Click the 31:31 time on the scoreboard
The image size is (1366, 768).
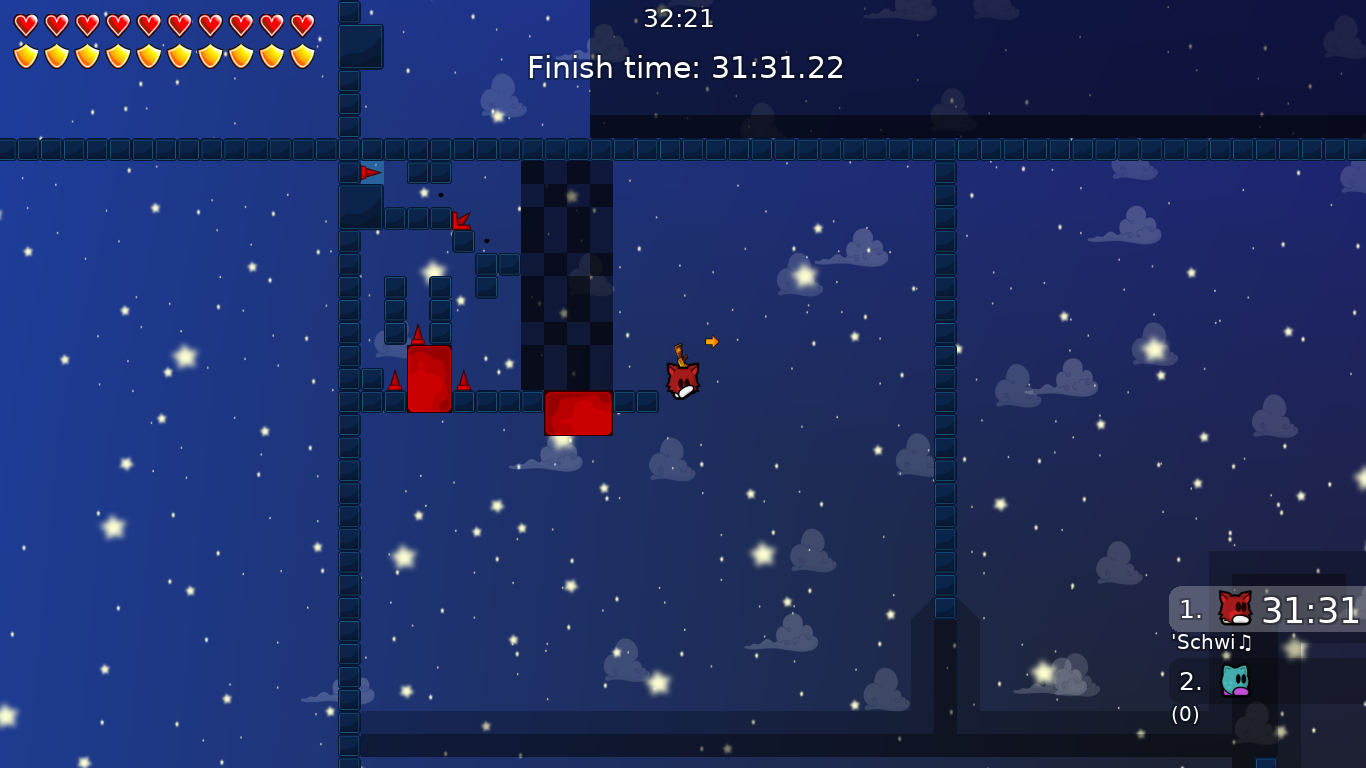1313,610
